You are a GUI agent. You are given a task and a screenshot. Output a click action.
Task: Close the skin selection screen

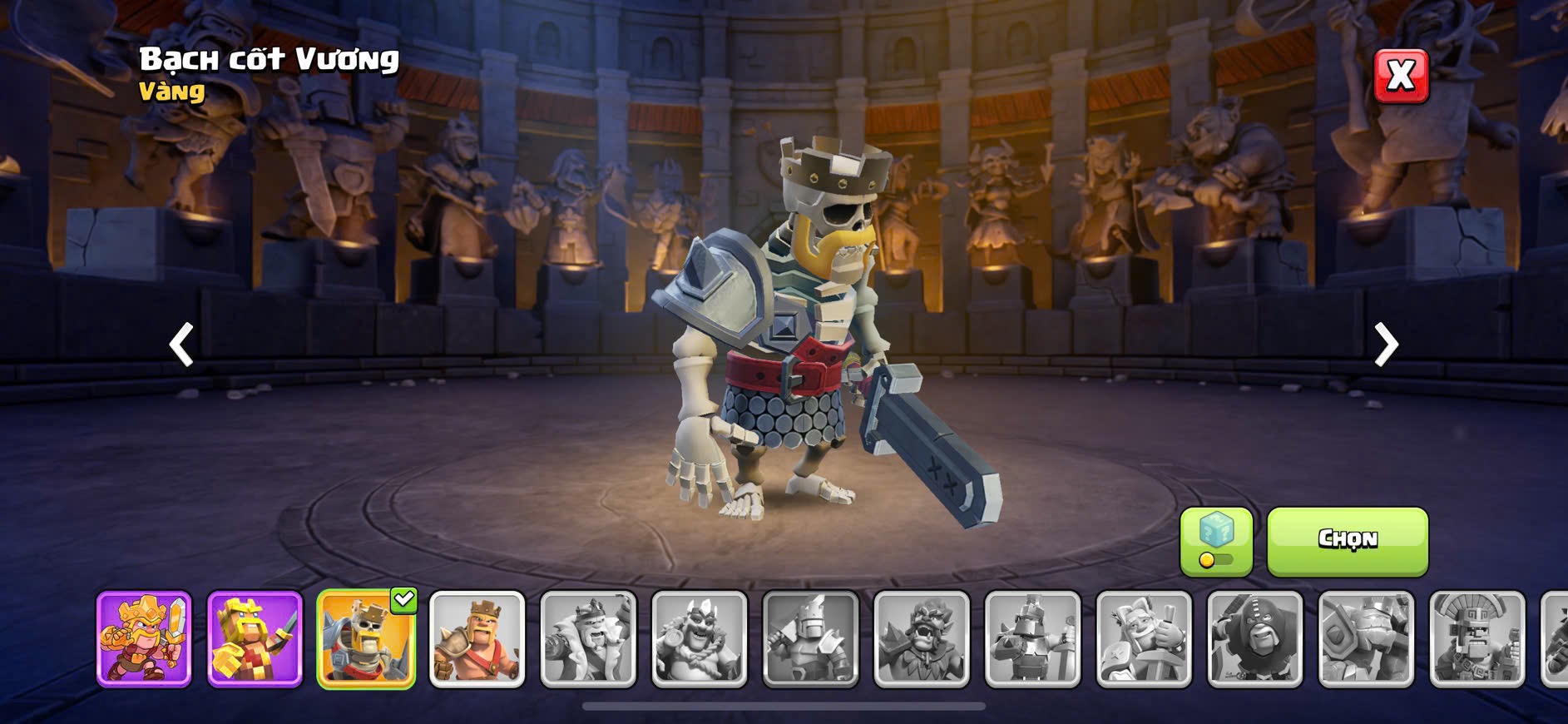pyautogui.click(x=1401, y=76)
